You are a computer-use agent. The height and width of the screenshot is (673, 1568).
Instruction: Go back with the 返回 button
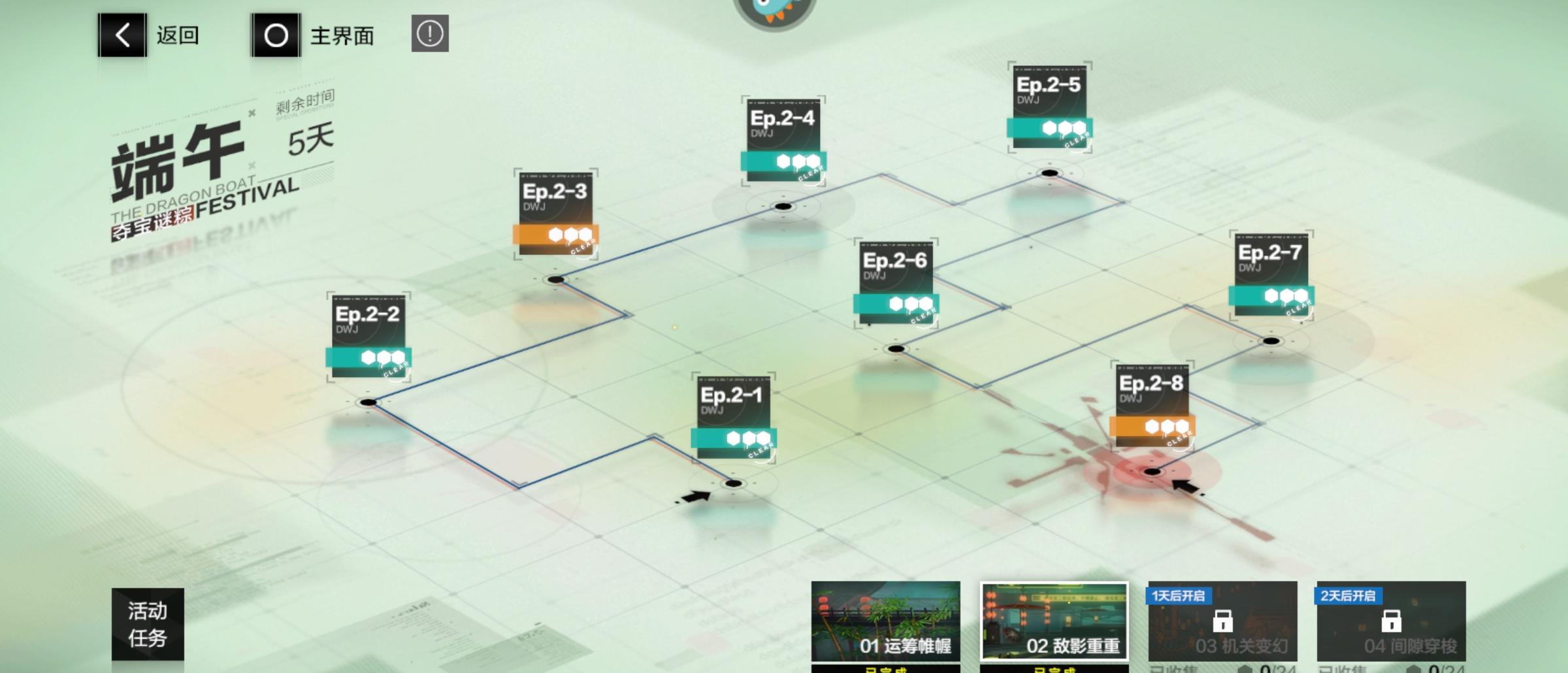coord(150,35)
